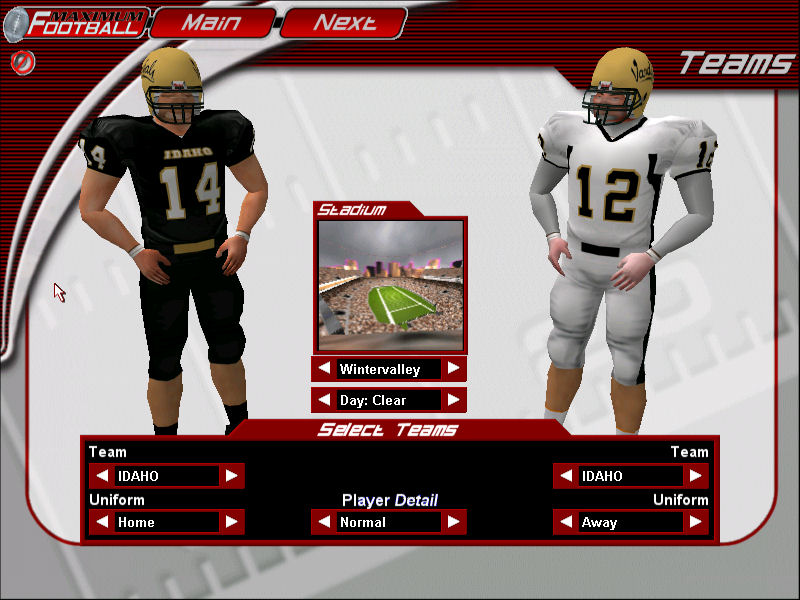Change Away uniform to the previous option

566,522
